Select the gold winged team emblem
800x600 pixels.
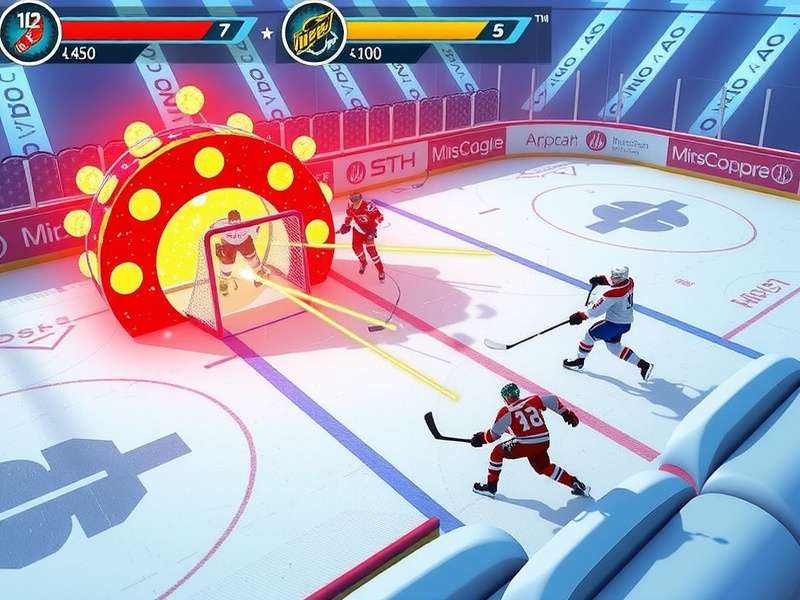click(314, 33)
